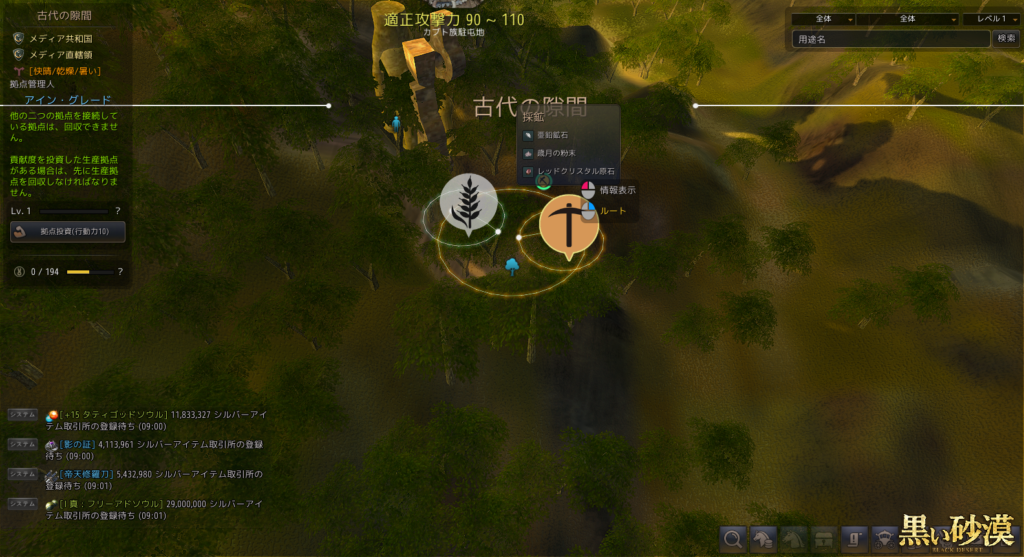Open the レベル1 level dropdown

point(991,18)
